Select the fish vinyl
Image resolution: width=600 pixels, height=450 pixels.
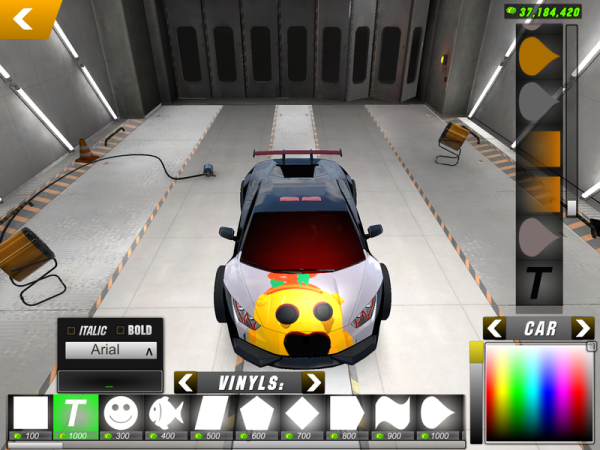tap(167, 414)
